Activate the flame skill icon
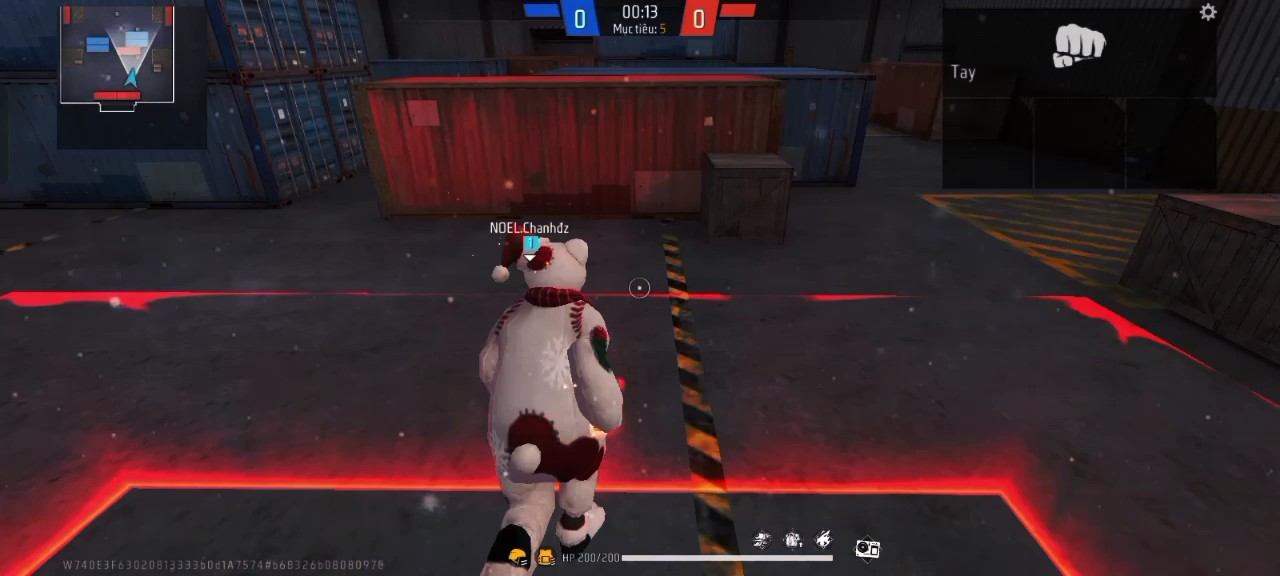Screen dimensions: 1280x576 tap(824, 541)
